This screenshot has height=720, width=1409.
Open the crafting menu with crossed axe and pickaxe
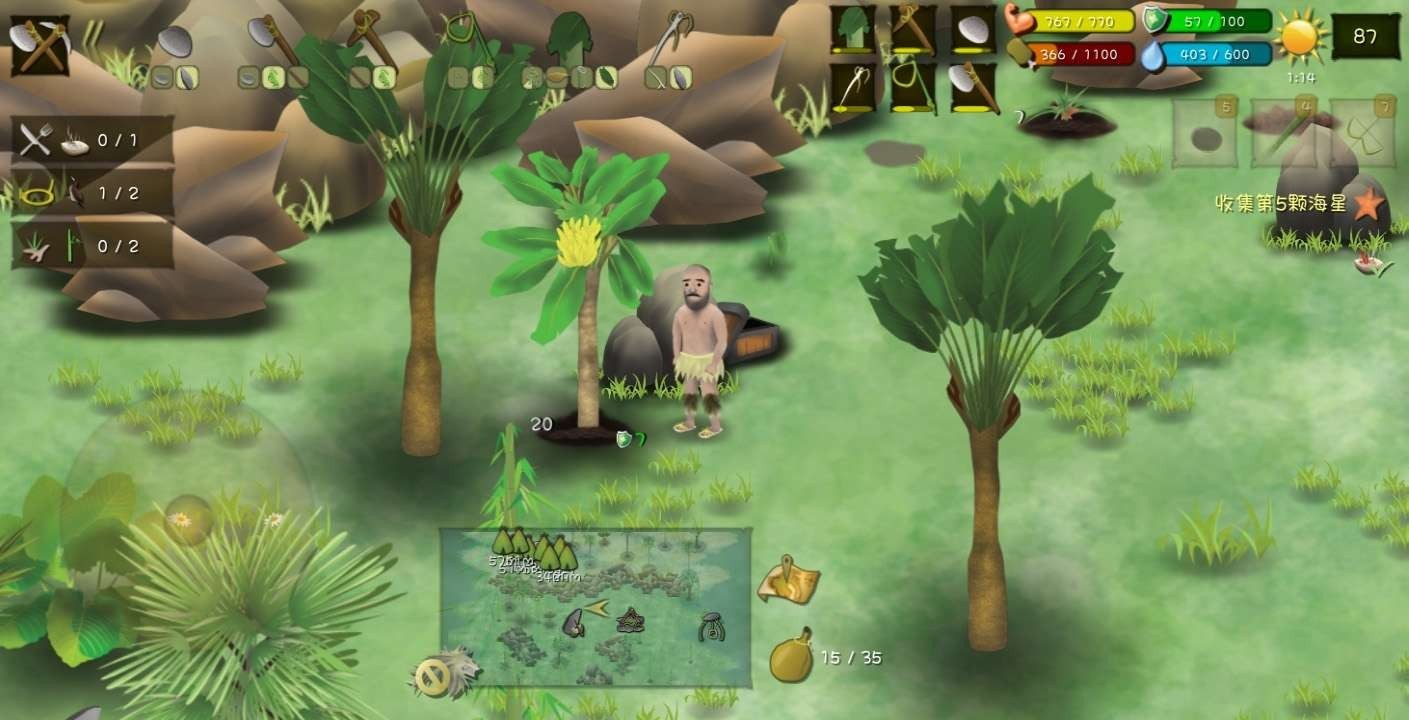pyautogui.click(x=40, y=45)
